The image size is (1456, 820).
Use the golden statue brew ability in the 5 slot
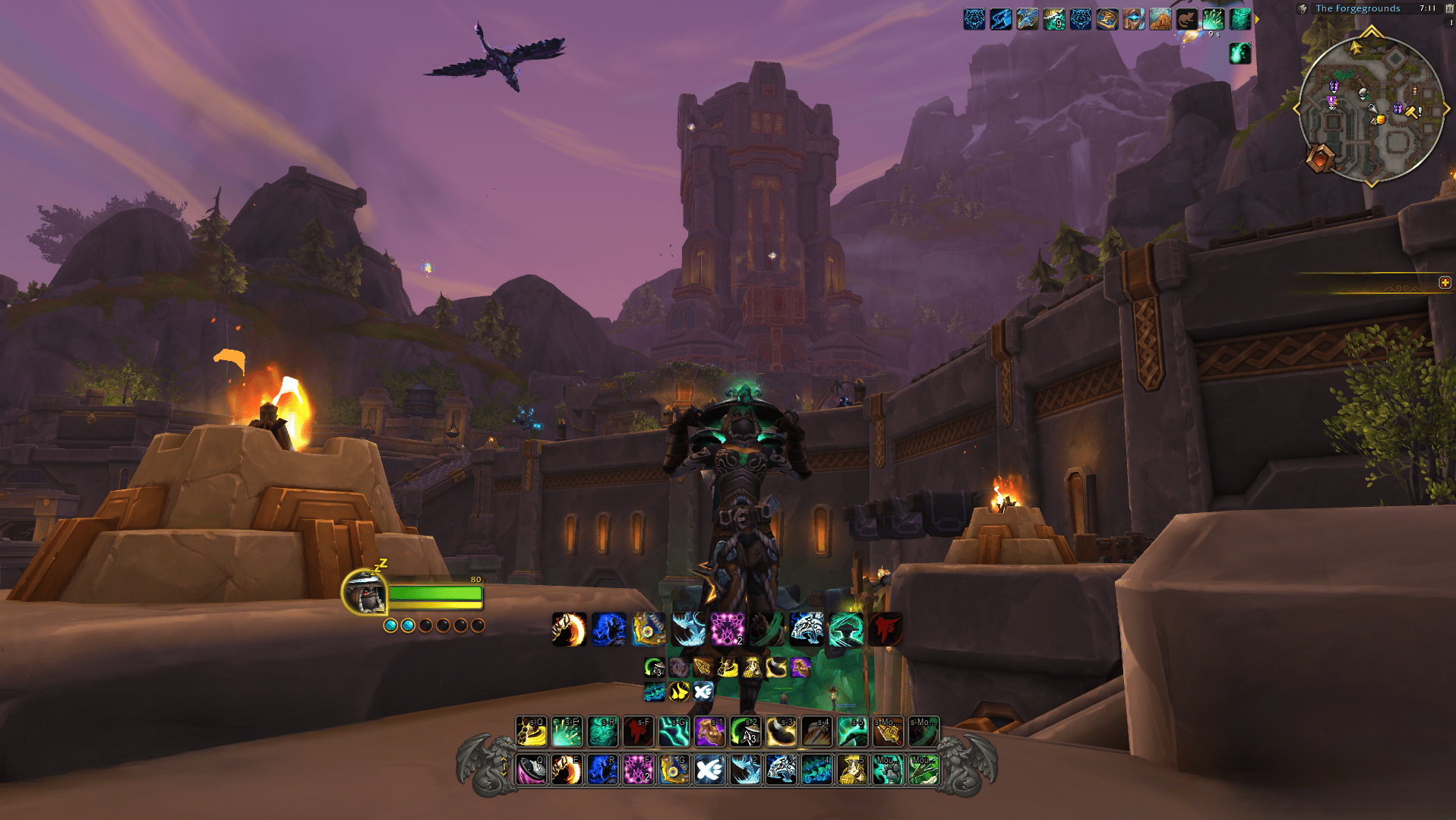(x=852, y=770)
